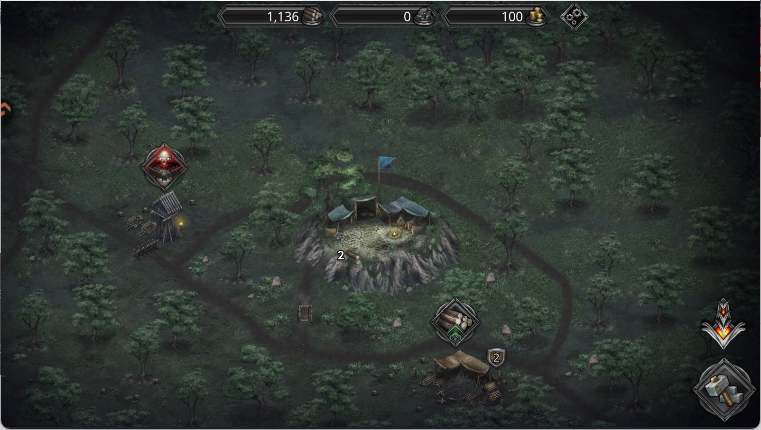761x430 pixels.
Task: Open the settings gears icon
Action: point(574,16)
